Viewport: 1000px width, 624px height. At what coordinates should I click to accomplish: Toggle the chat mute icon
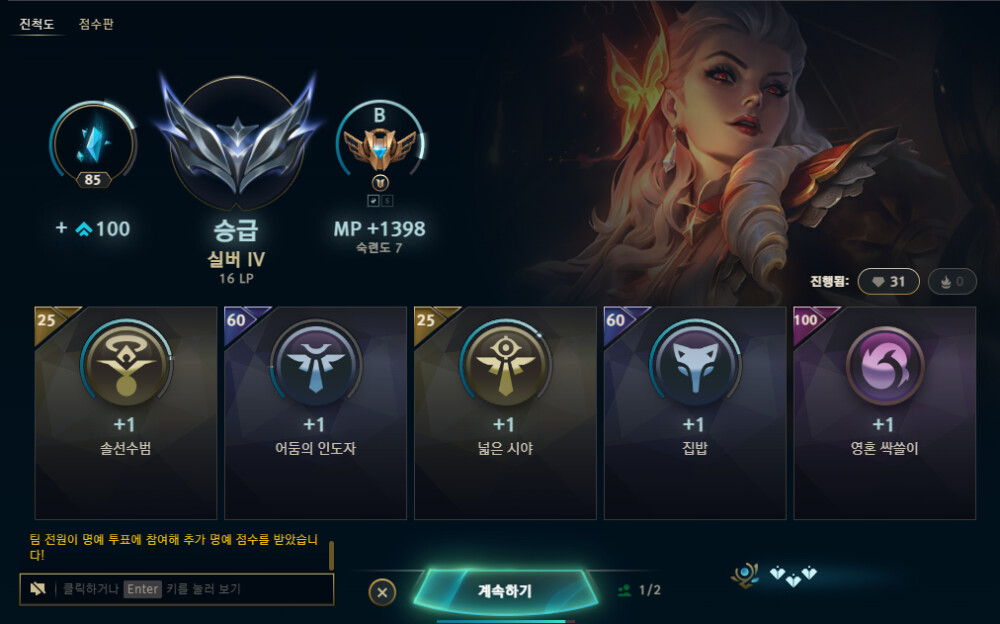(38, 589)
